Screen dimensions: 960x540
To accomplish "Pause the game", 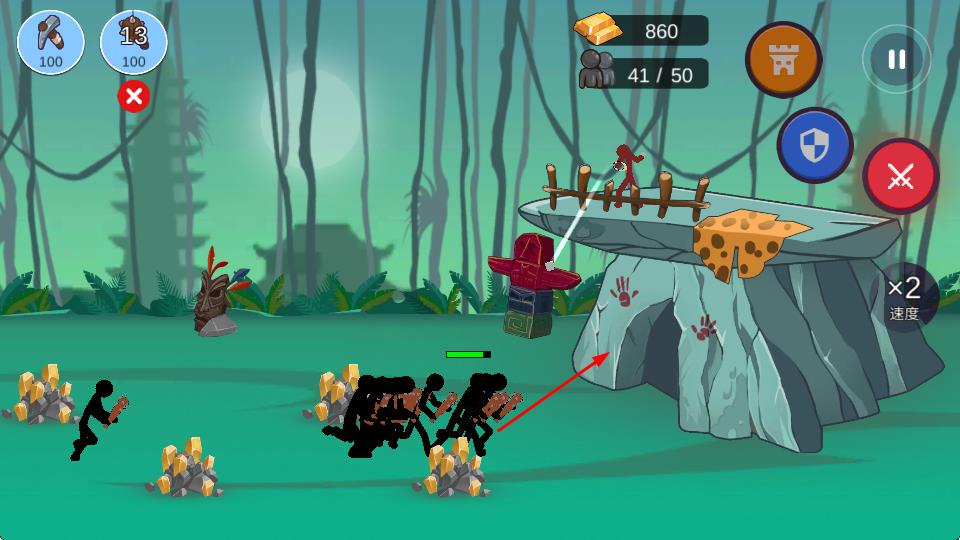I will point(896,59).
